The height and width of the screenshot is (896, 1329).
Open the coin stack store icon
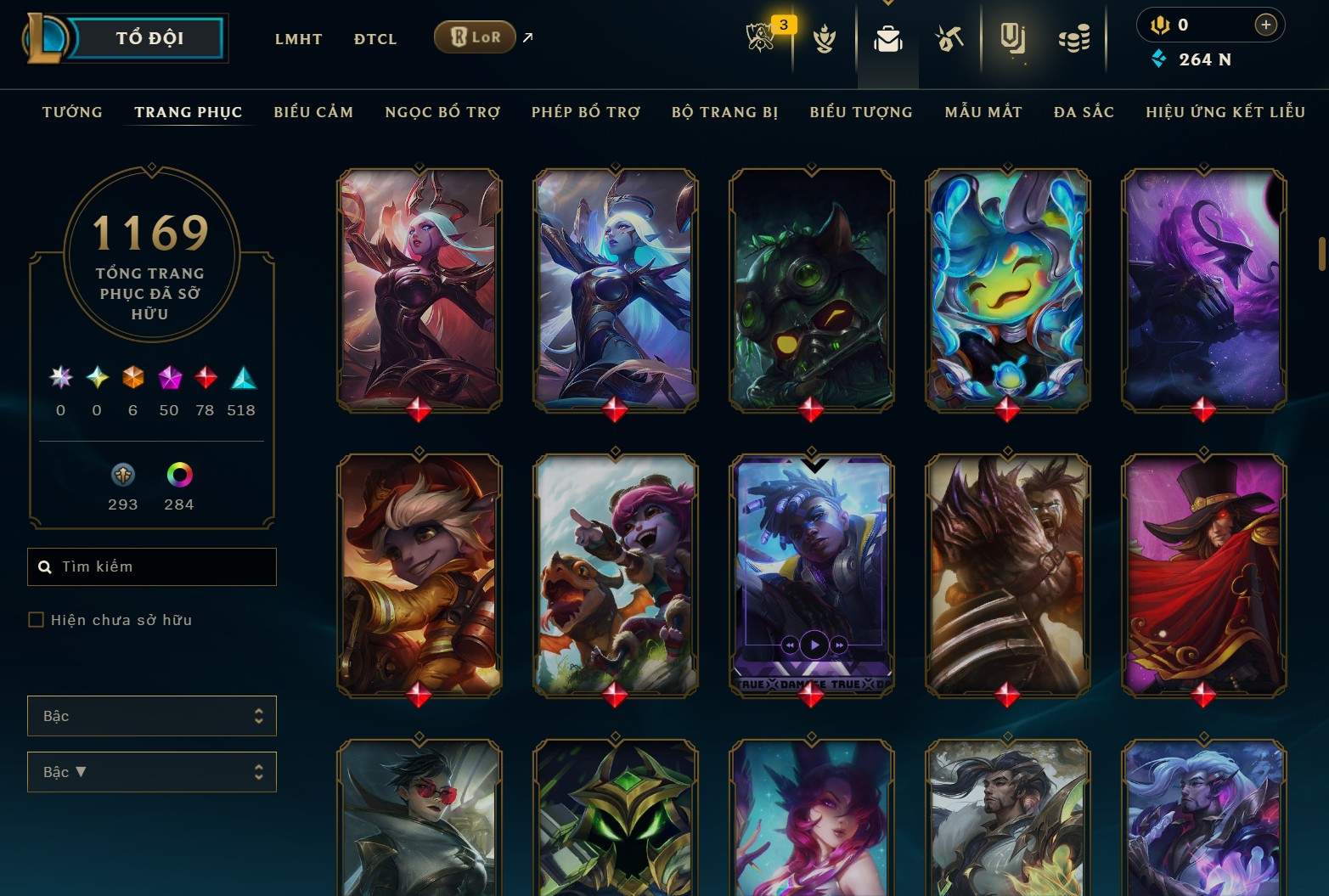click(1074, 39)
